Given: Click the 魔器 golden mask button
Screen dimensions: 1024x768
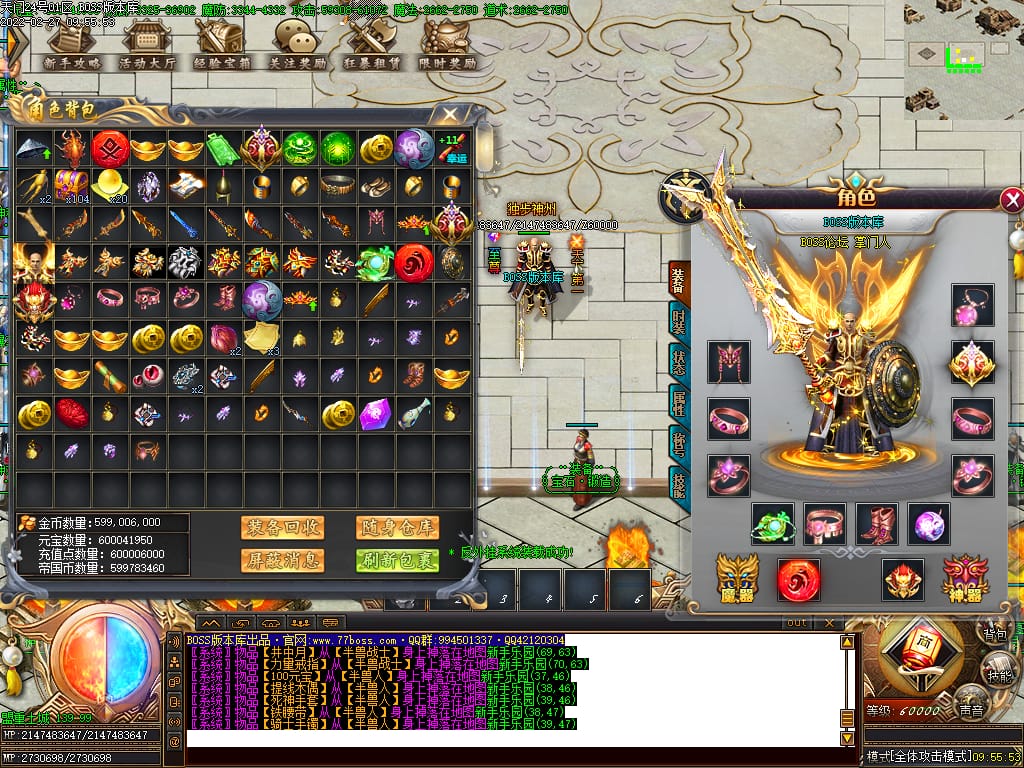Looking at the screenshot, I should (x=737, y=578).
